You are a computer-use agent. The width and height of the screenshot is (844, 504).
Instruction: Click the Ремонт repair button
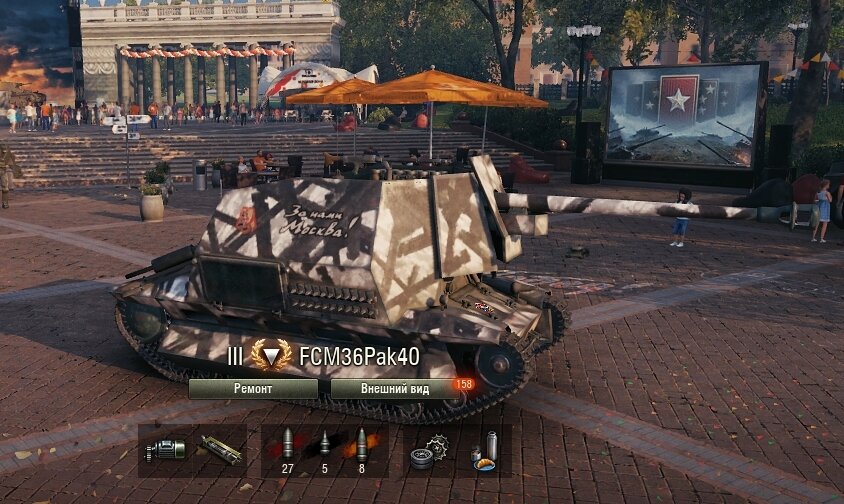253,389
